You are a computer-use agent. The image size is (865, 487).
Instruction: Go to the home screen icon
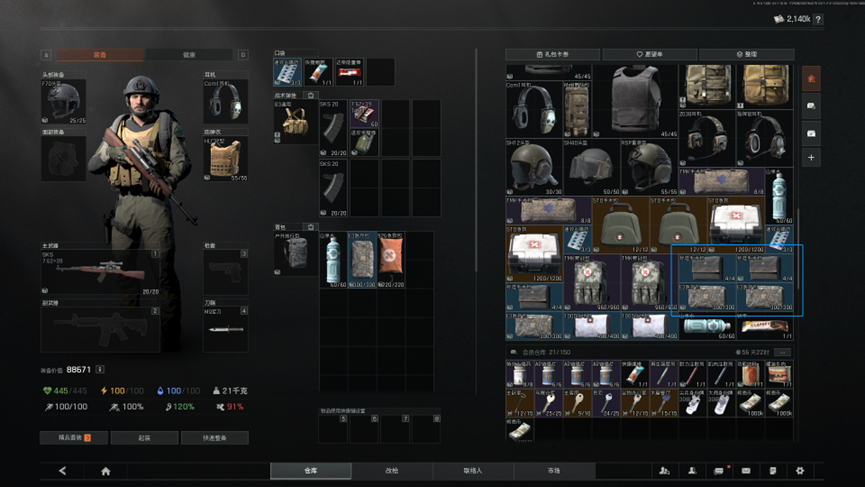(105, 470)
